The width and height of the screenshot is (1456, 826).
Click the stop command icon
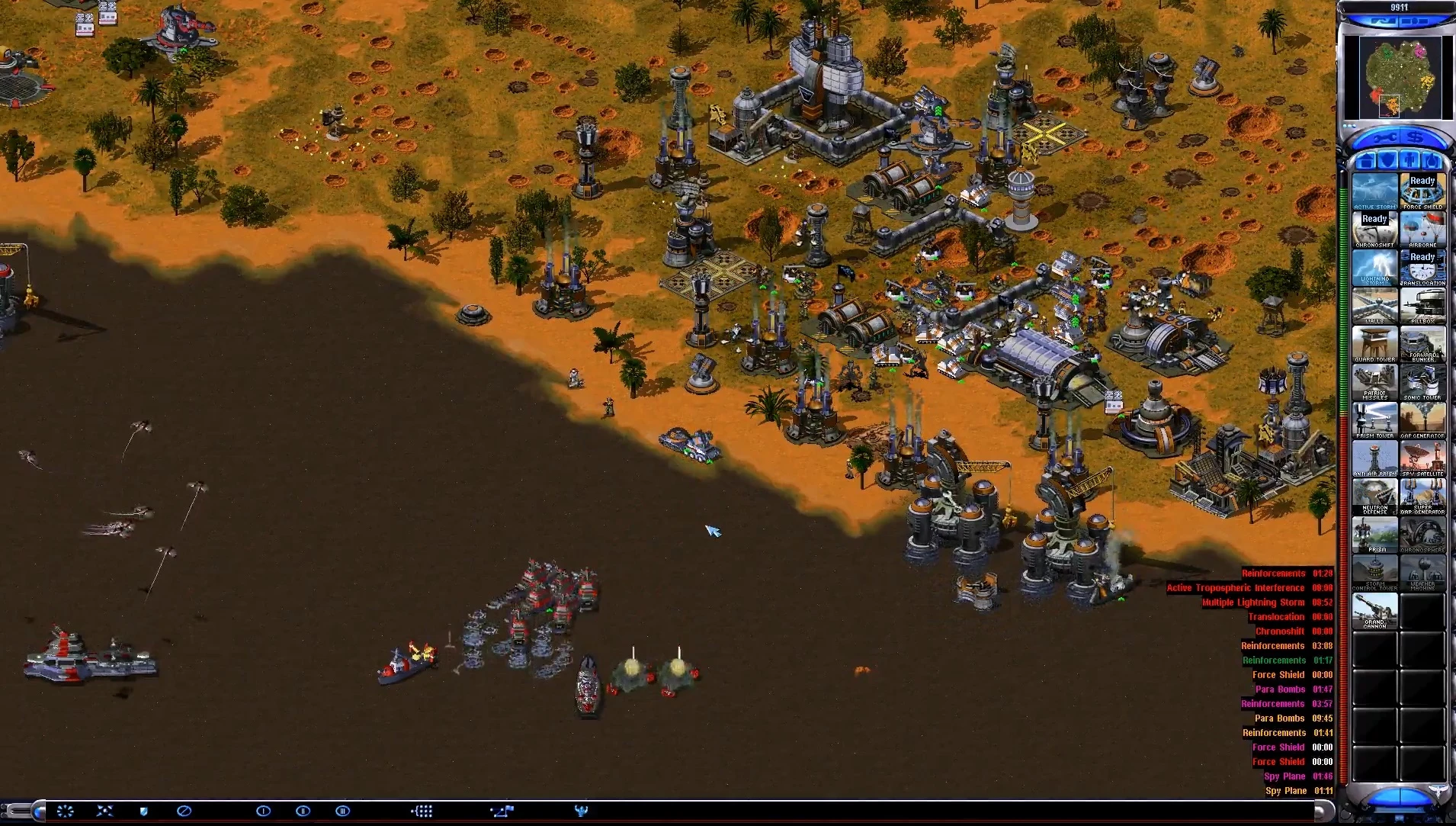[x=184, y=811]
